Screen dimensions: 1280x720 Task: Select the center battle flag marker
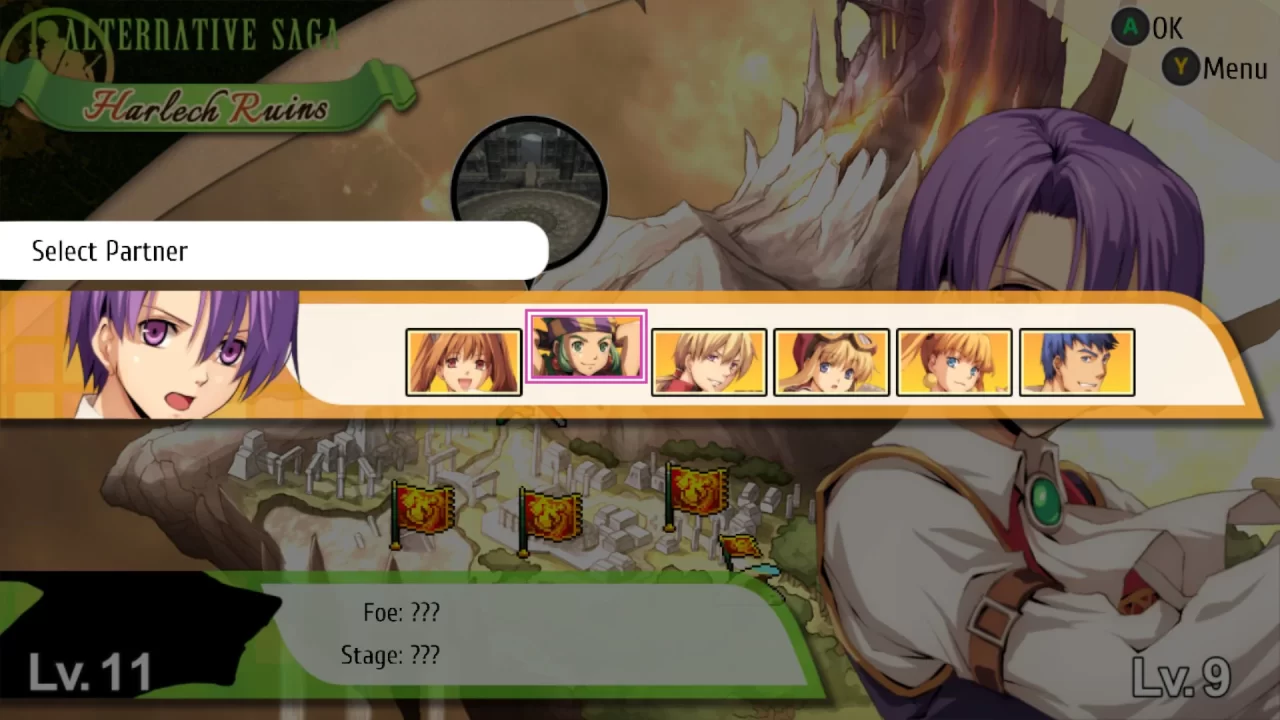coord(553,515)
